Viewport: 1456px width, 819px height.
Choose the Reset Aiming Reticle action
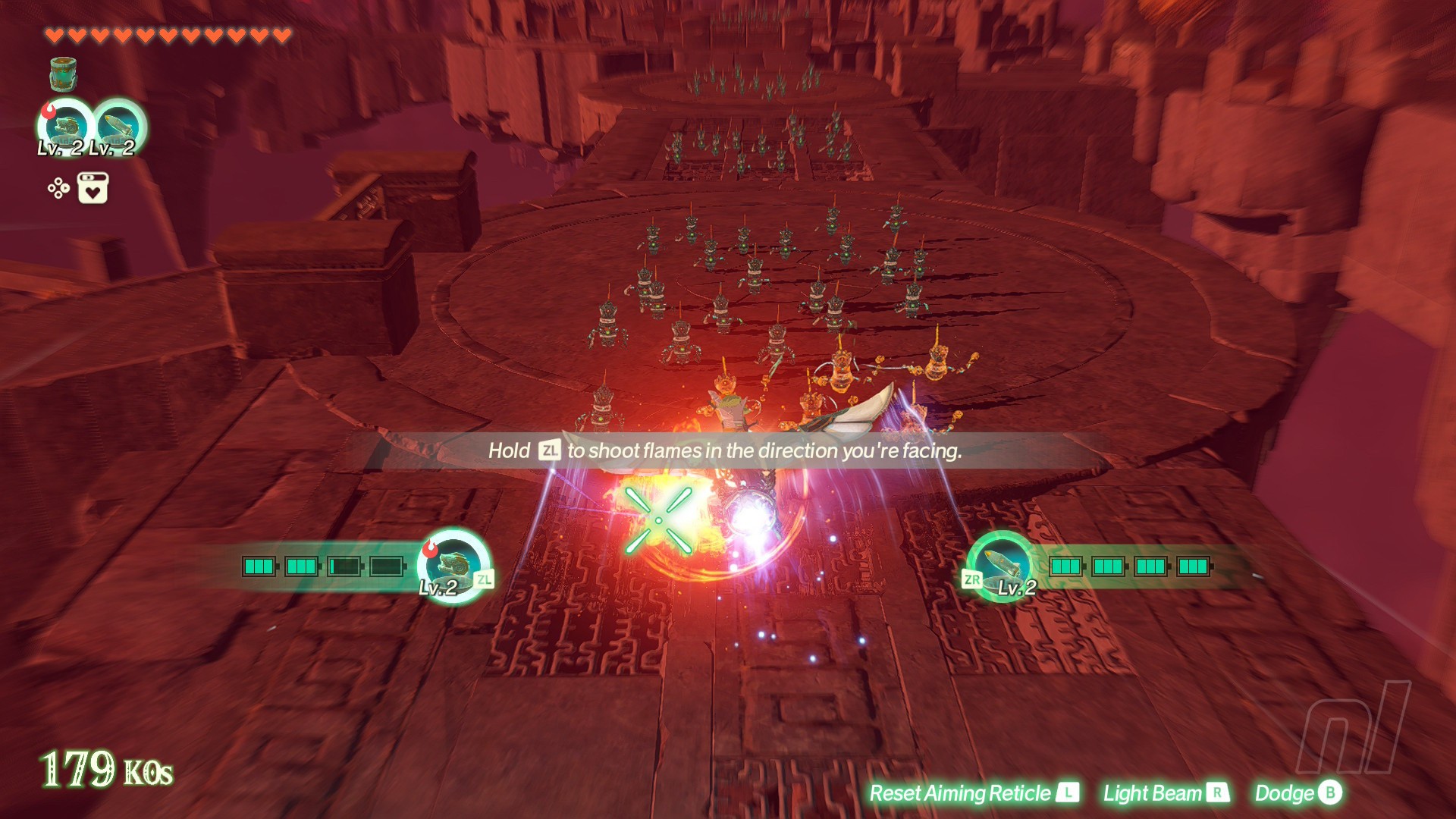[973, 793]
